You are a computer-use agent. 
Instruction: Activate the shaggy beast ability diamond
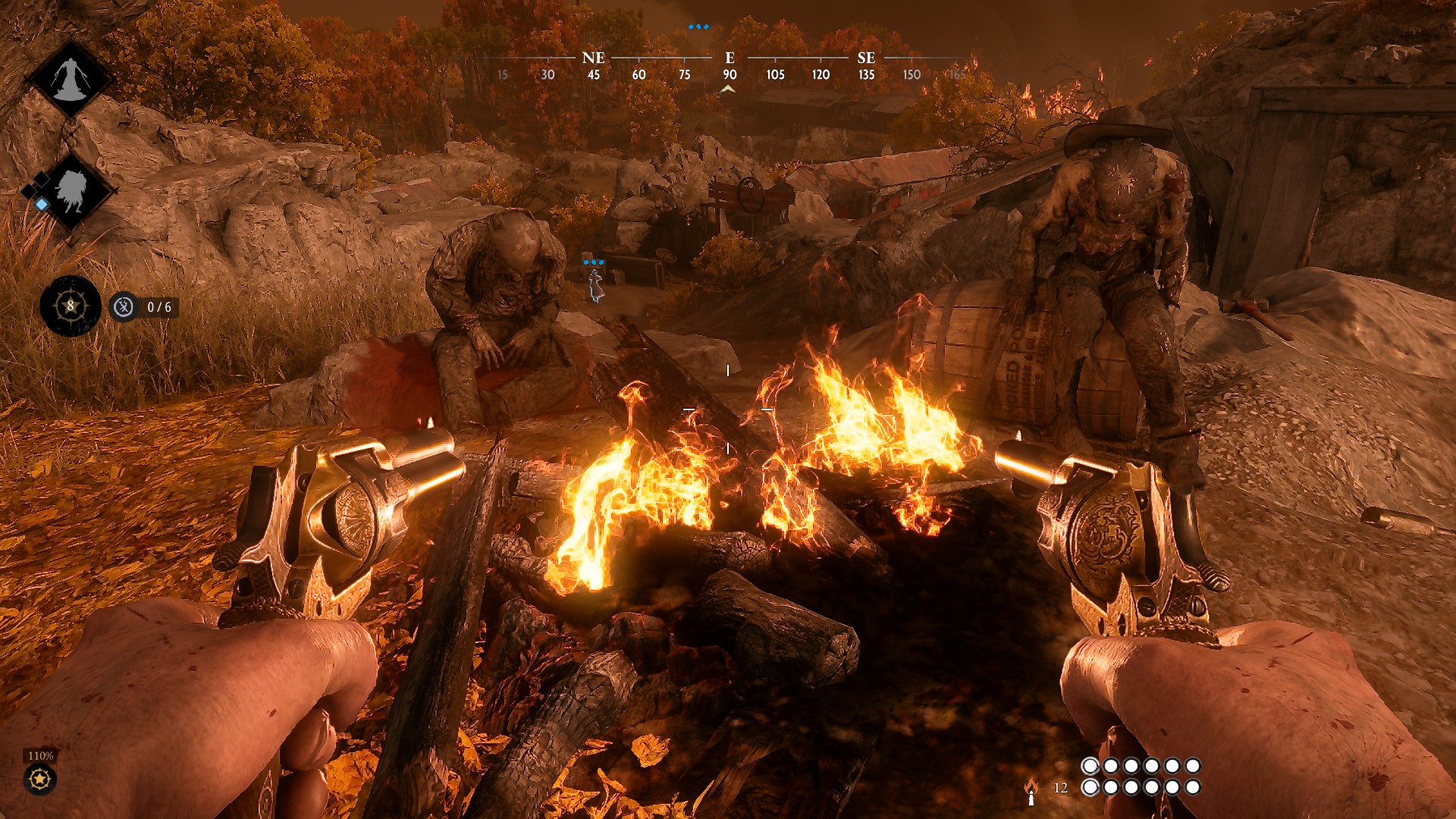71,190
